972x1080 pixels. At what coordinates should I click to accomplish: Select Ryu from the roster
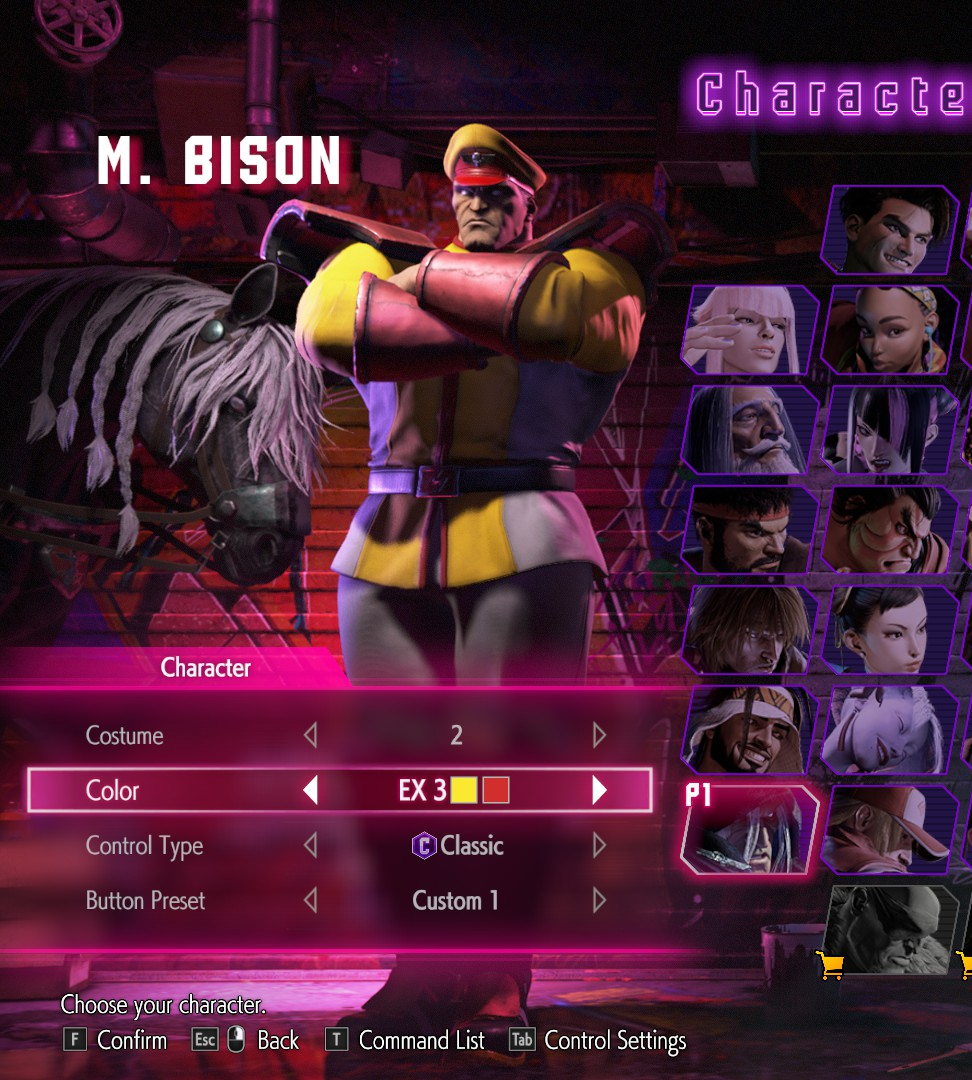[x=750, y=529]
